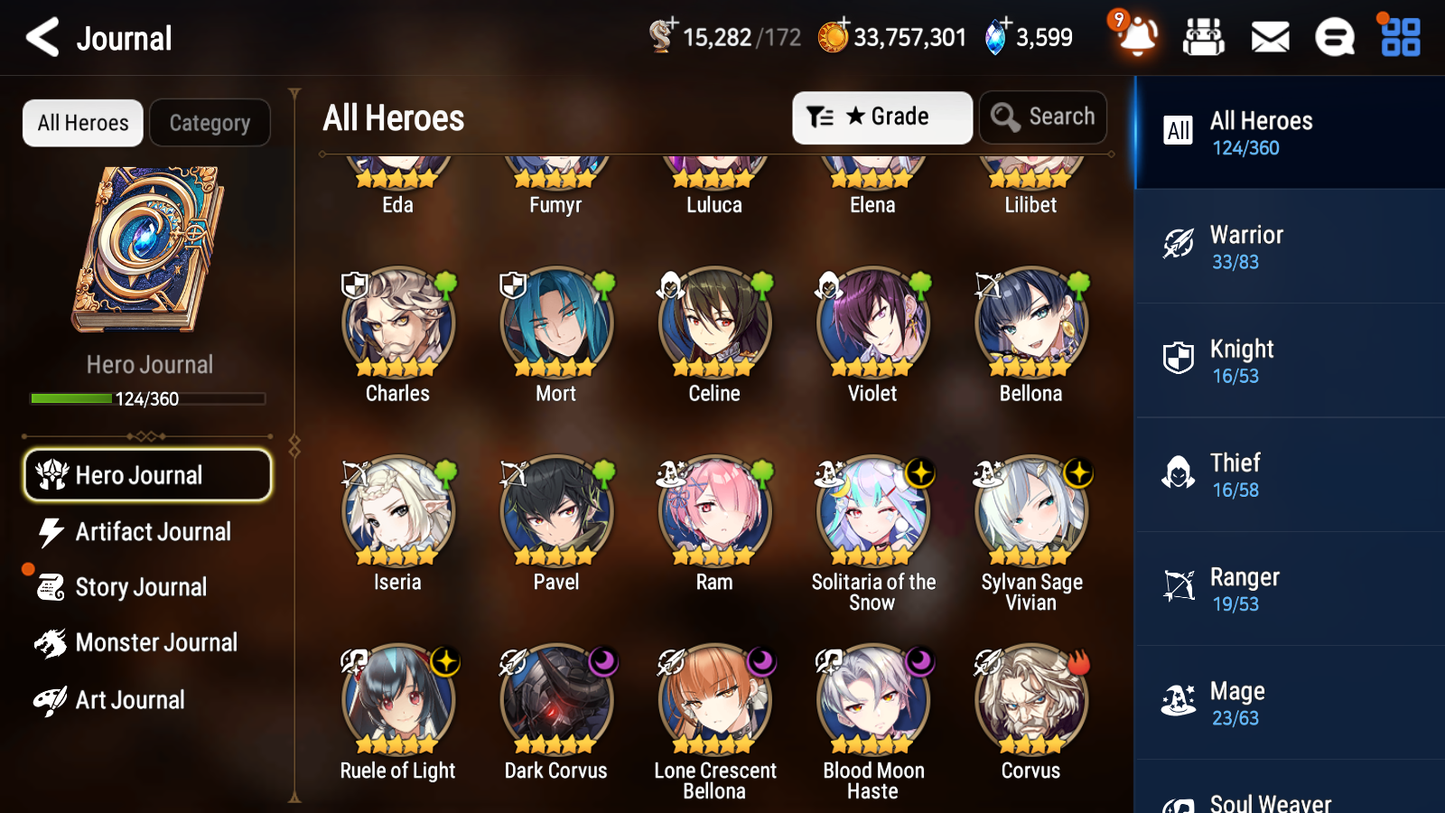The width and height of the screenshot is (1445, 813).
Task: Open the inventory chest icon
Action: 1204,37
